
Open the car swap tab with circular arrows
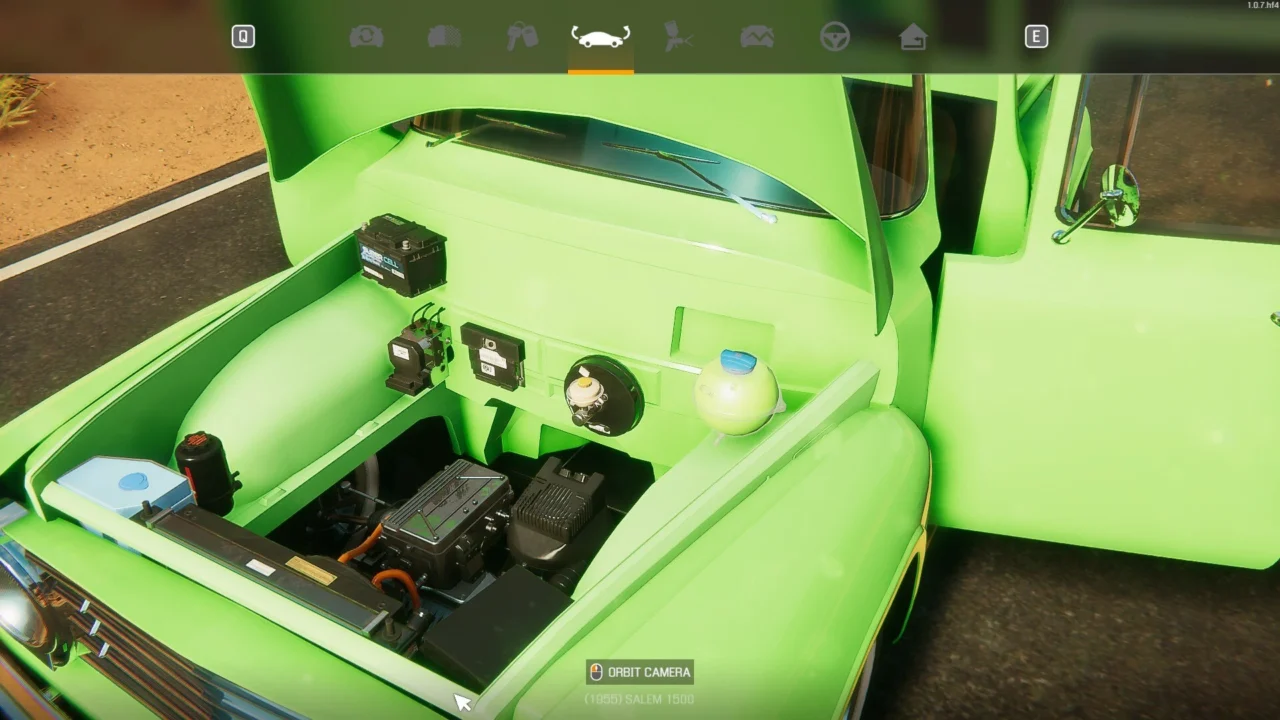click(366, 37)
